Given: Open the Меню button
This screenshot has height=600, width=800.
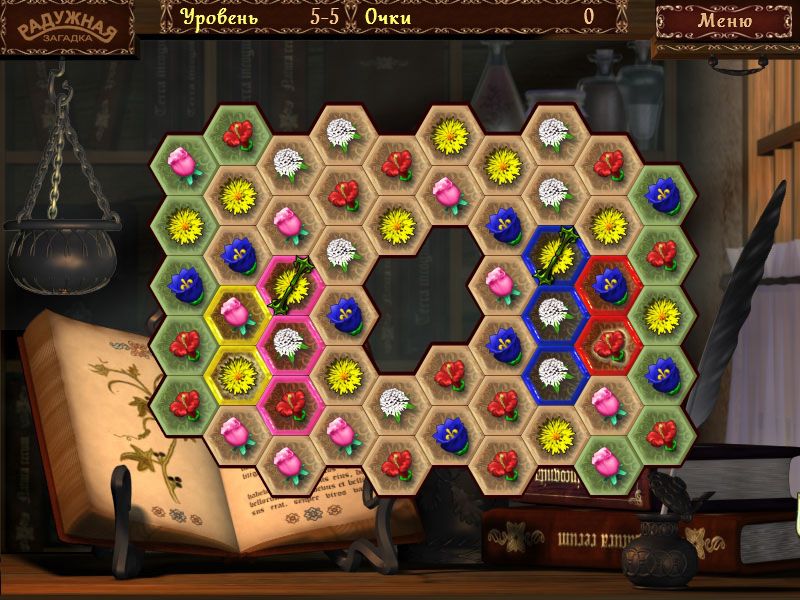Looking at the screenshot, I should tap(725, 19).
